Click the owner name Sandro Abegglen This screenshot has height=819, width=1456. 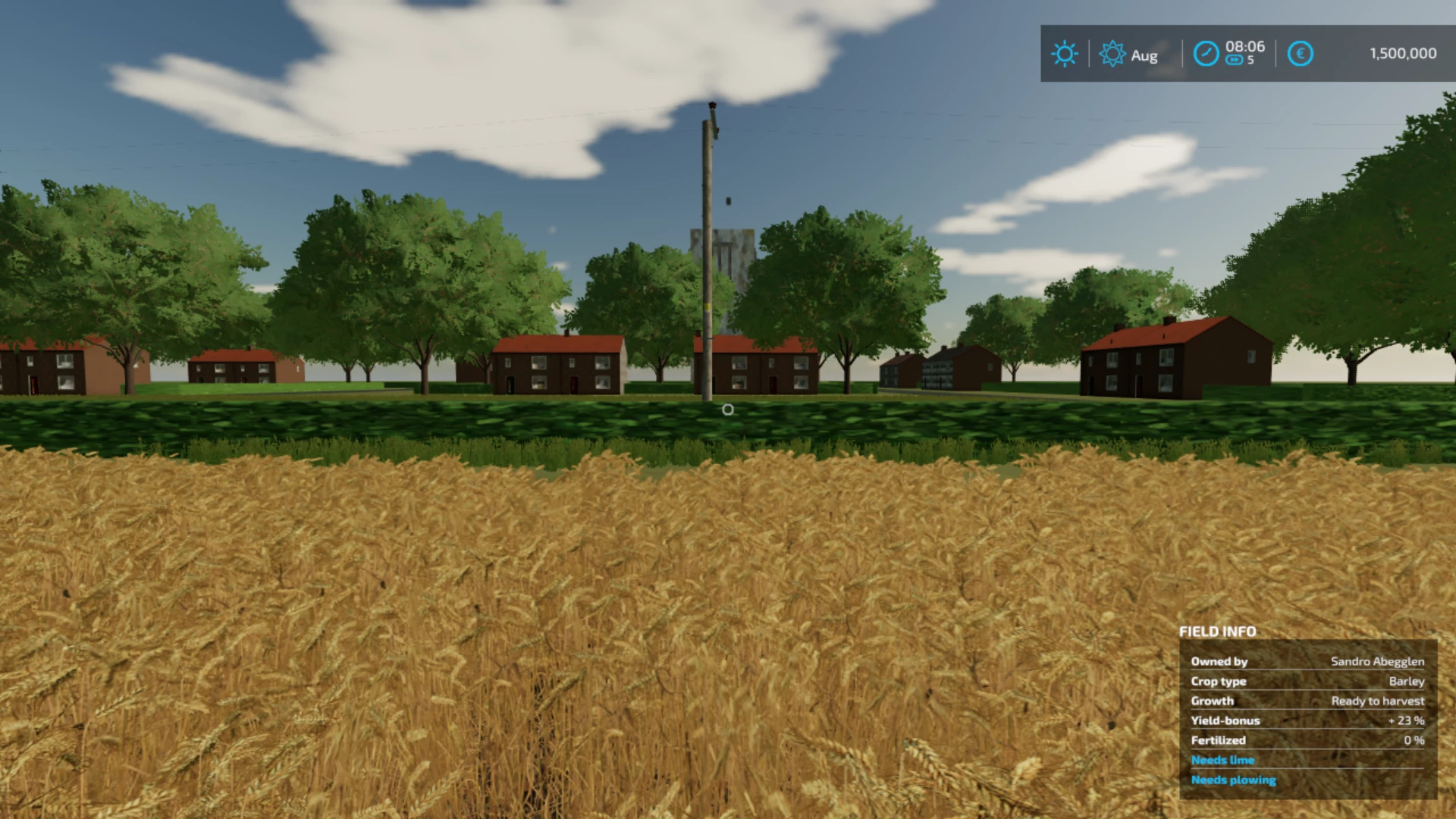(1378, 661)
